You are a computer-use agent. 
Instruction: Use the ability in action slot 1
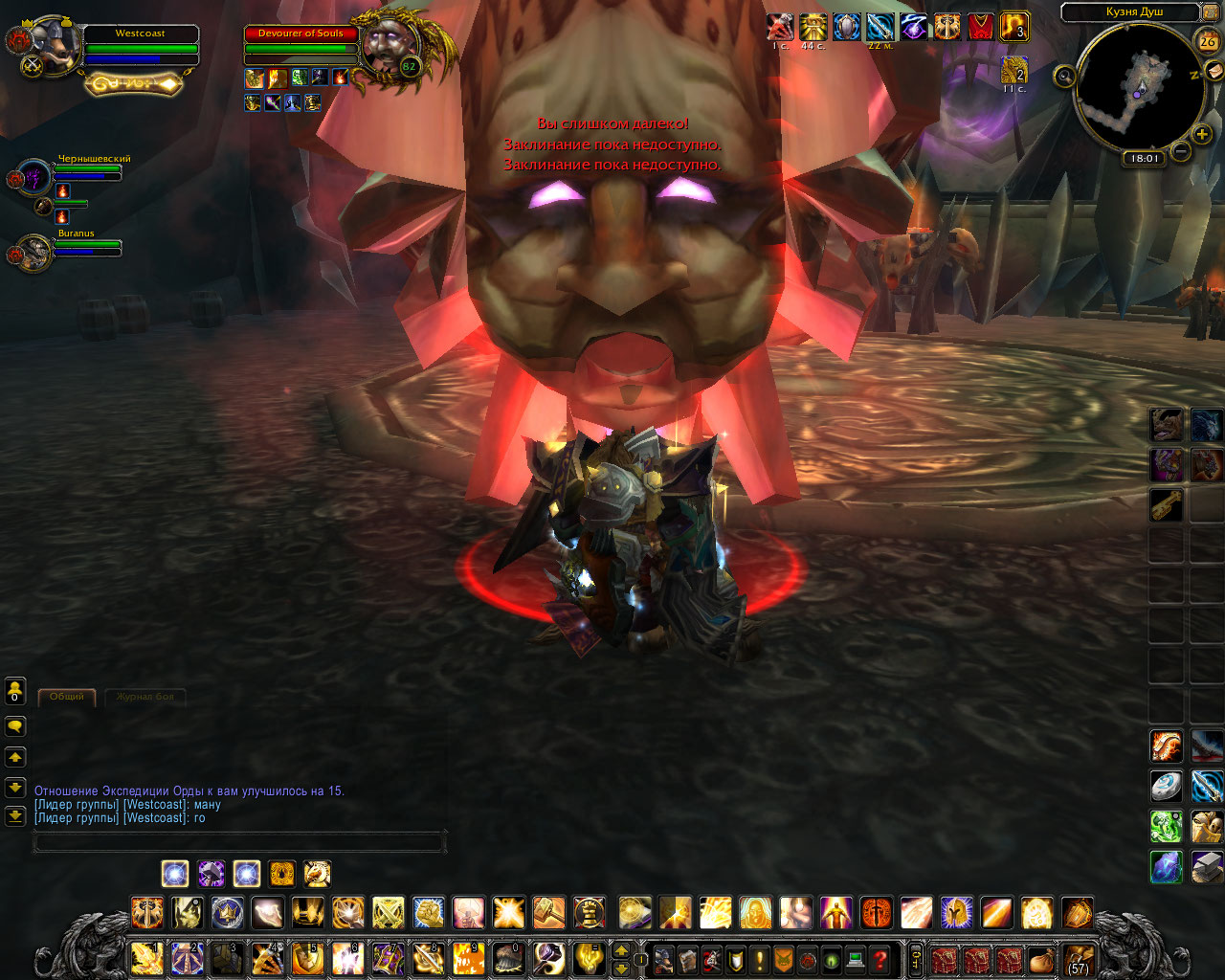click(x=146, y=958)
